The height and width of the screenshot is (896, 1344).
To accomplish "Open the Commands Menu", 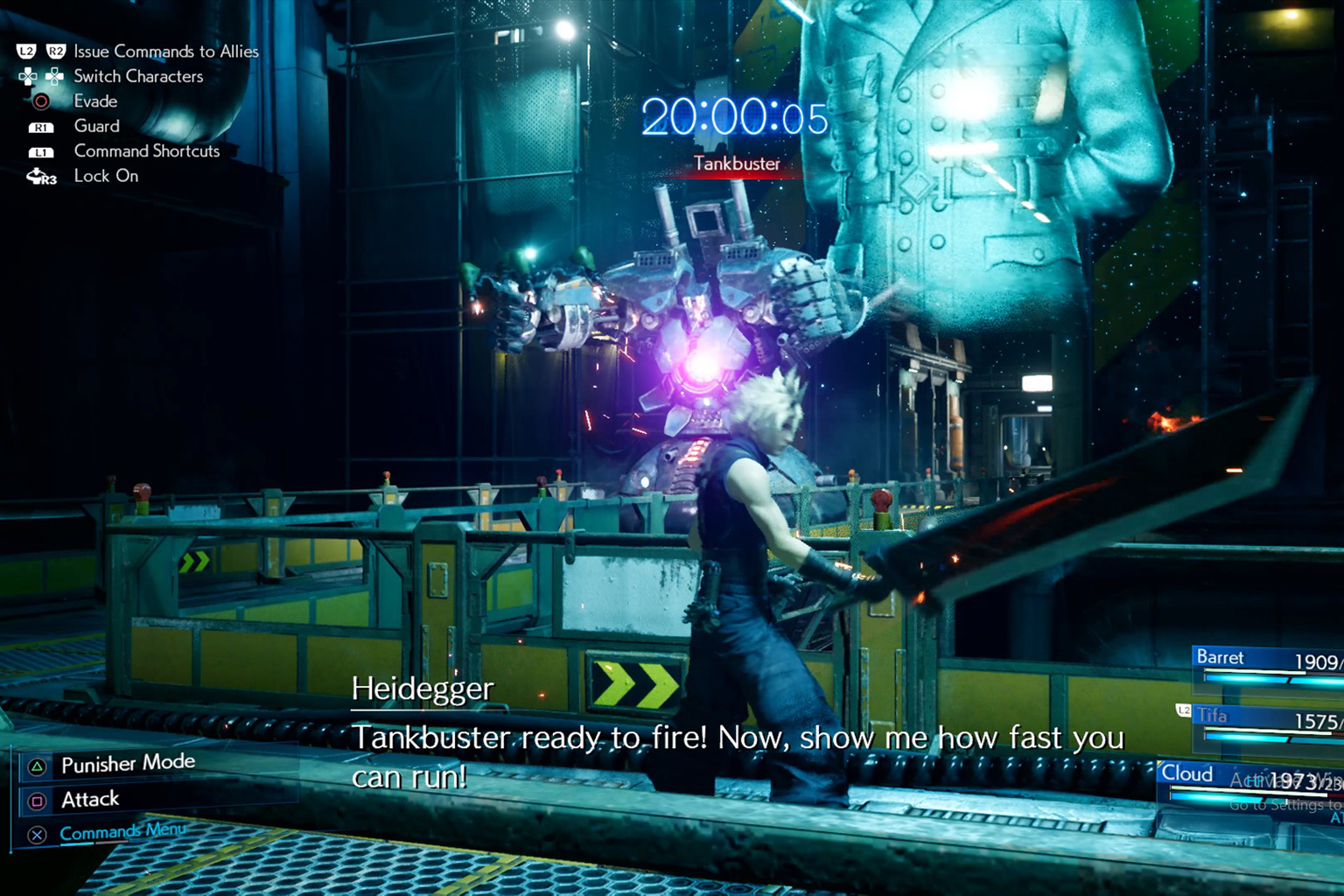I will click(x=122, y=831).
